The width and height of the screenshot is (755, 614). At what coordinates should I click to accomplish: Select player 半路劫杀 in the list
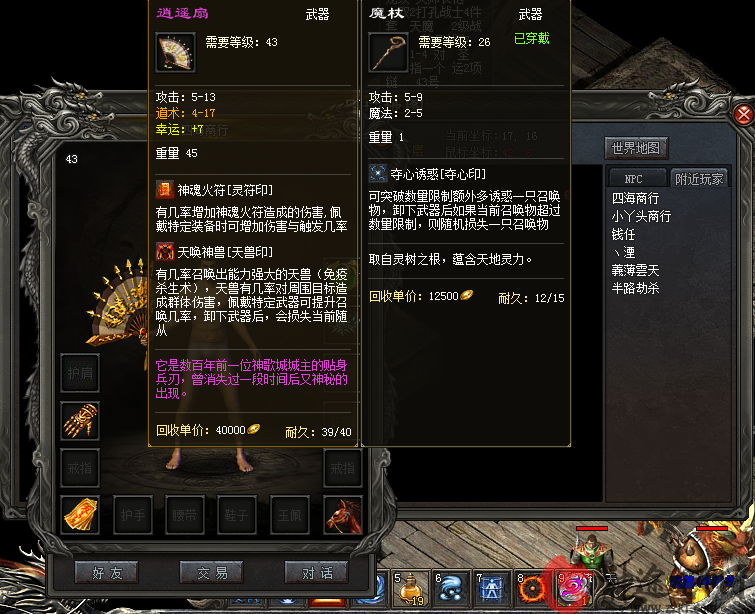coord(635,289)
